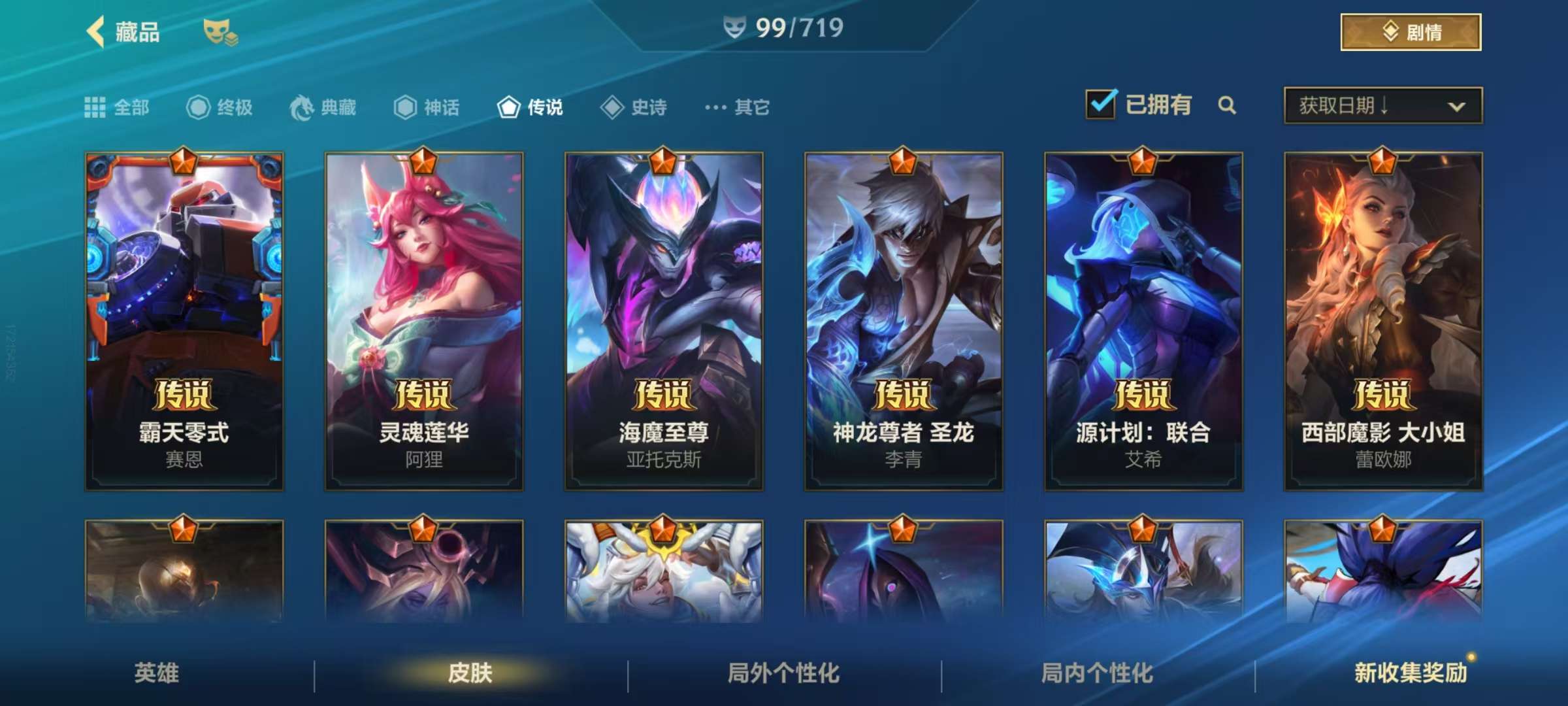Image resolution: width=1568 pixels, height=706 pixels.
Task: Open the 剧情 story button
Action: coord(1411,32)
